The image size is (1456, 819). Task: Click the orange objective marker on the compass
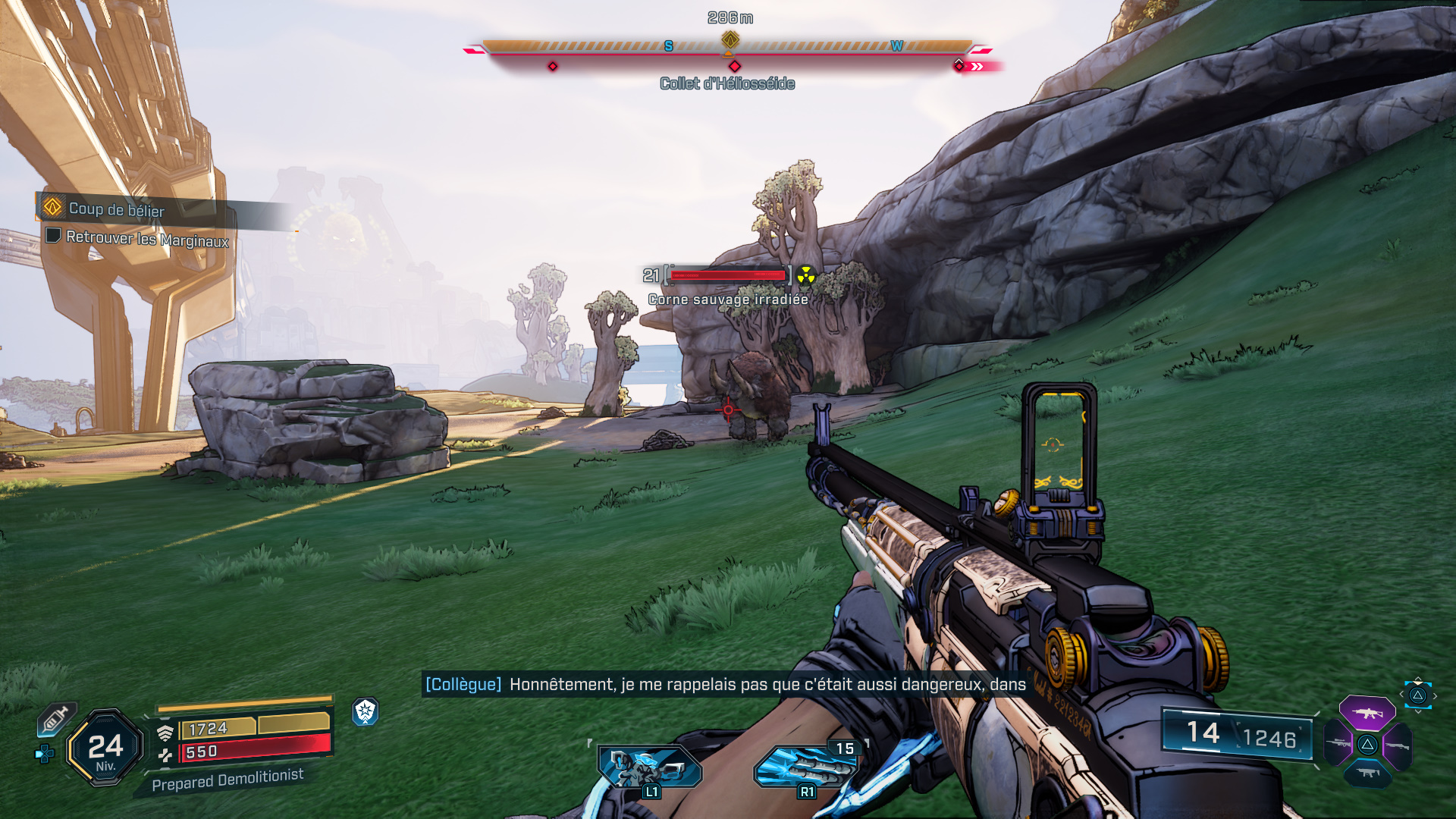pyautogui.click(x=730, y=39)
